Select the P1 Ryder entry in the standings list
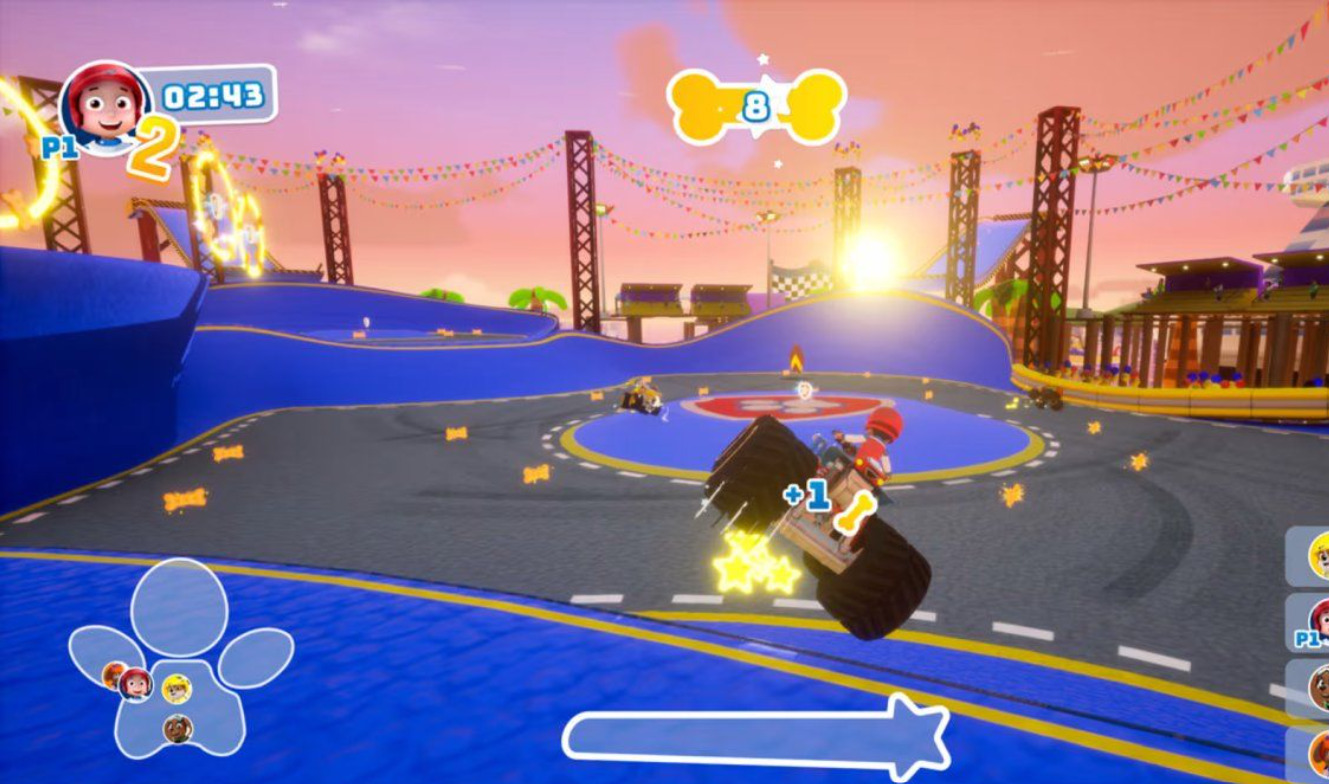Screen dimensions: 1329x784 coord(1315,622)
